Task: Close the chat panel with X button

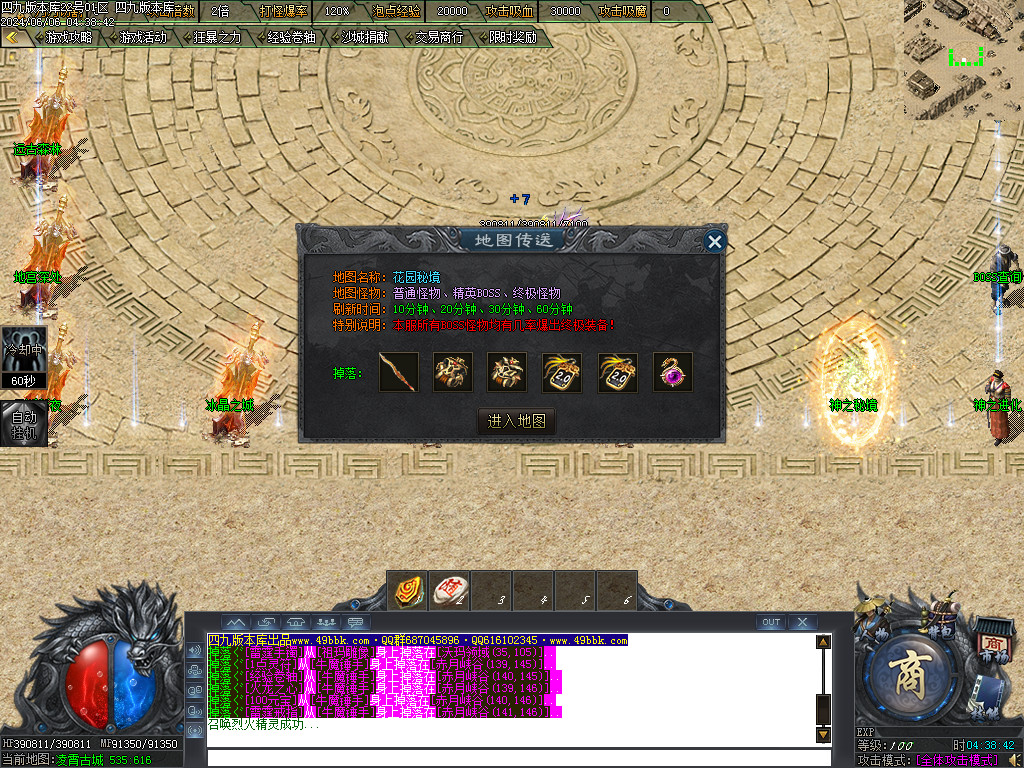Action: tap(802, 622)
